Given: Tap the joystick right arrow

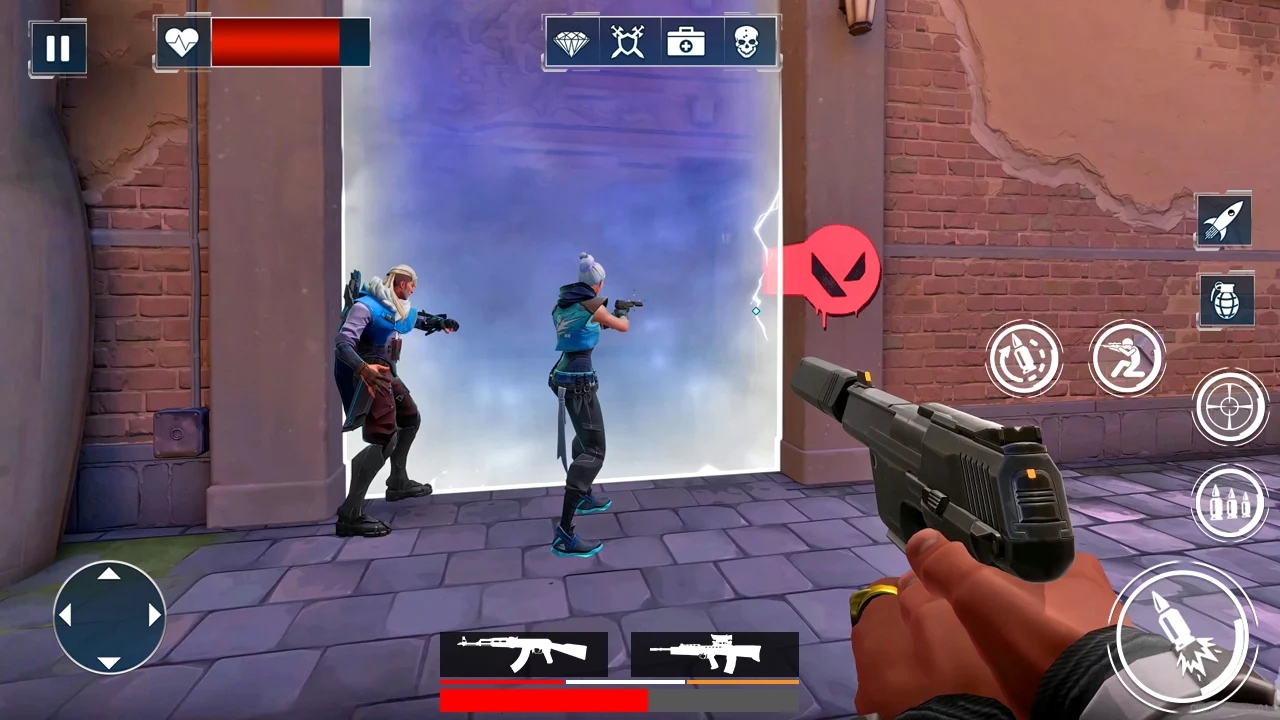Looking at the screenshot, I should (x=152, y=616).
